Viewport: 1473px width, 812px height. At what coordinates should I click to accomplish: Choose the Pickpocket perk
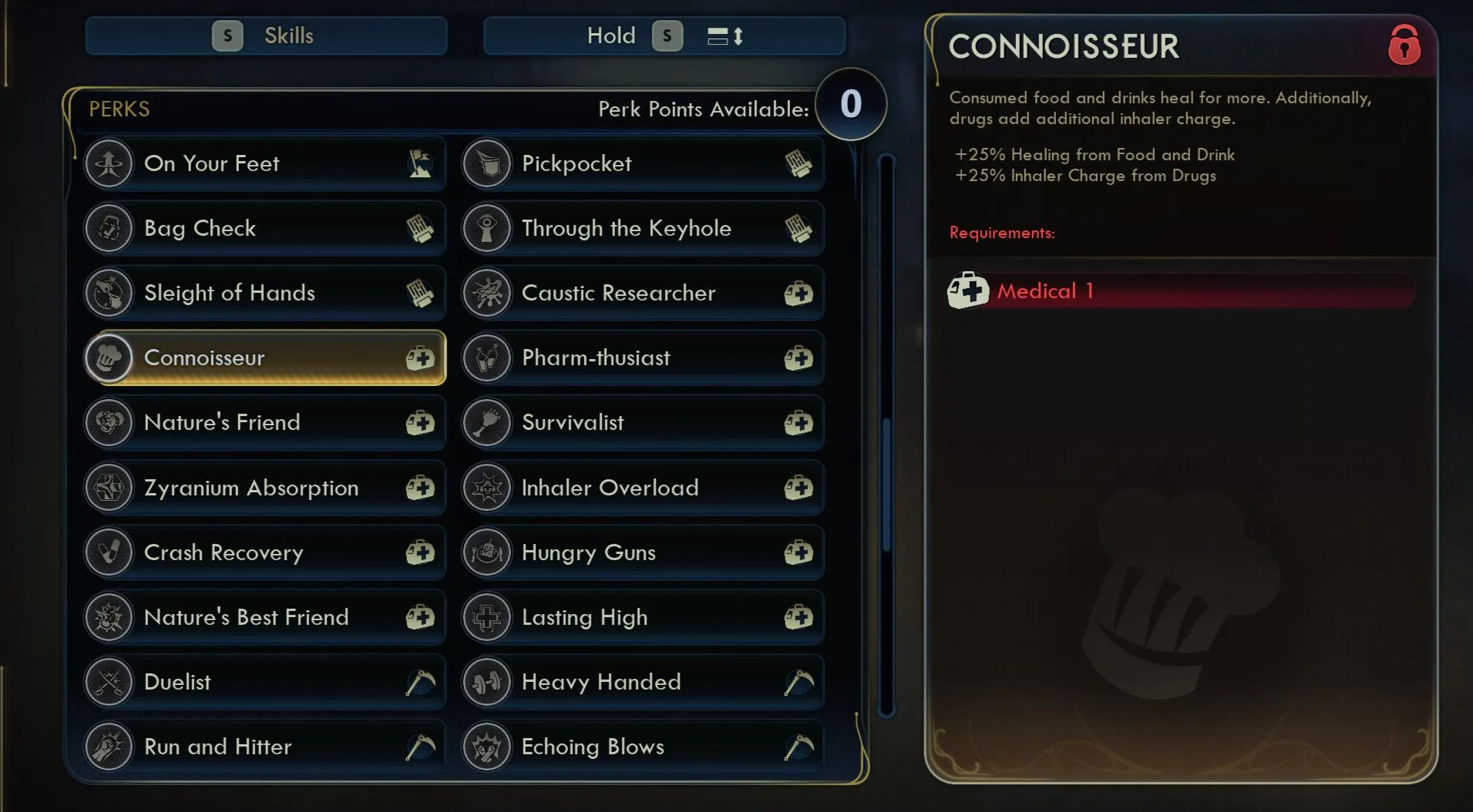tap(642, 163)
